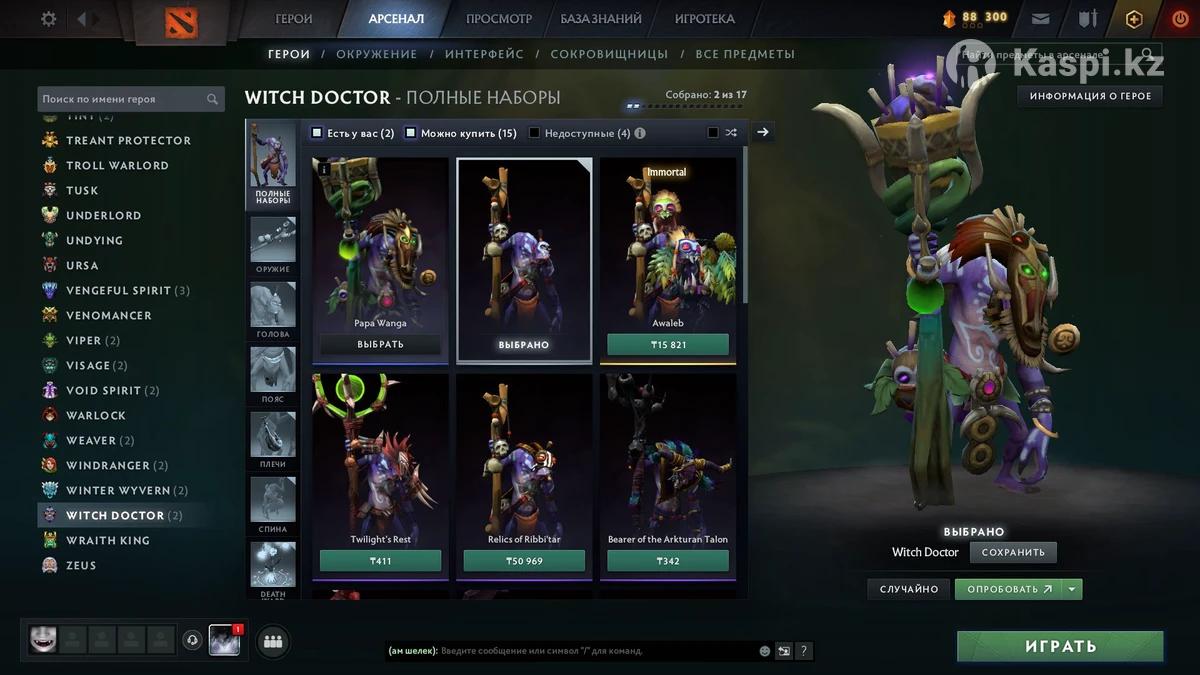The height and width of the screenshot is (675, 1200).
Task: Click the green ИГРАТЬ play button
Action: [x=1060, y=646]
